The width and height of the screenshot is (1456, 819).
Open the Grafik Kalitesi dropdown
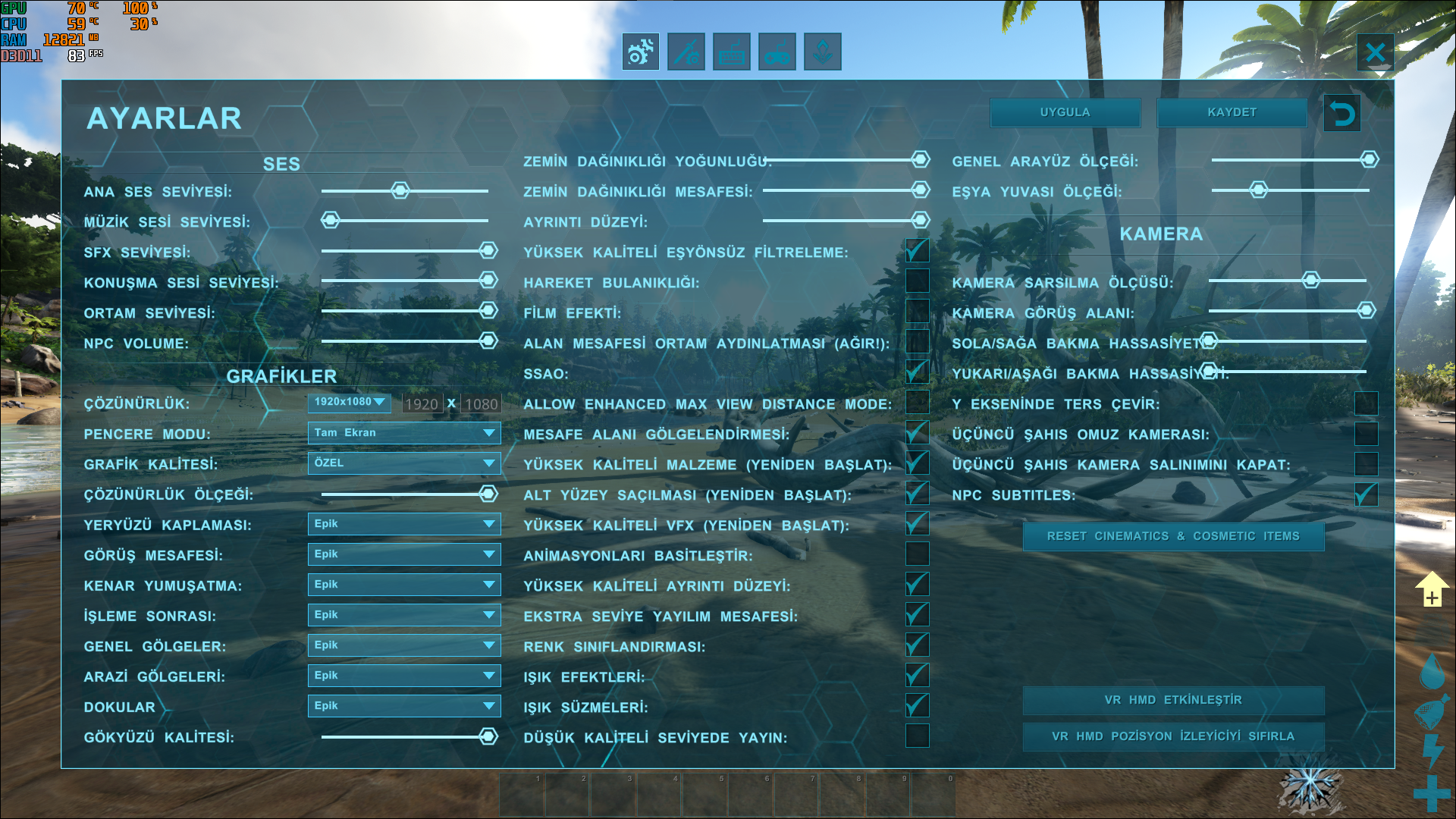(x=404, y=463)
